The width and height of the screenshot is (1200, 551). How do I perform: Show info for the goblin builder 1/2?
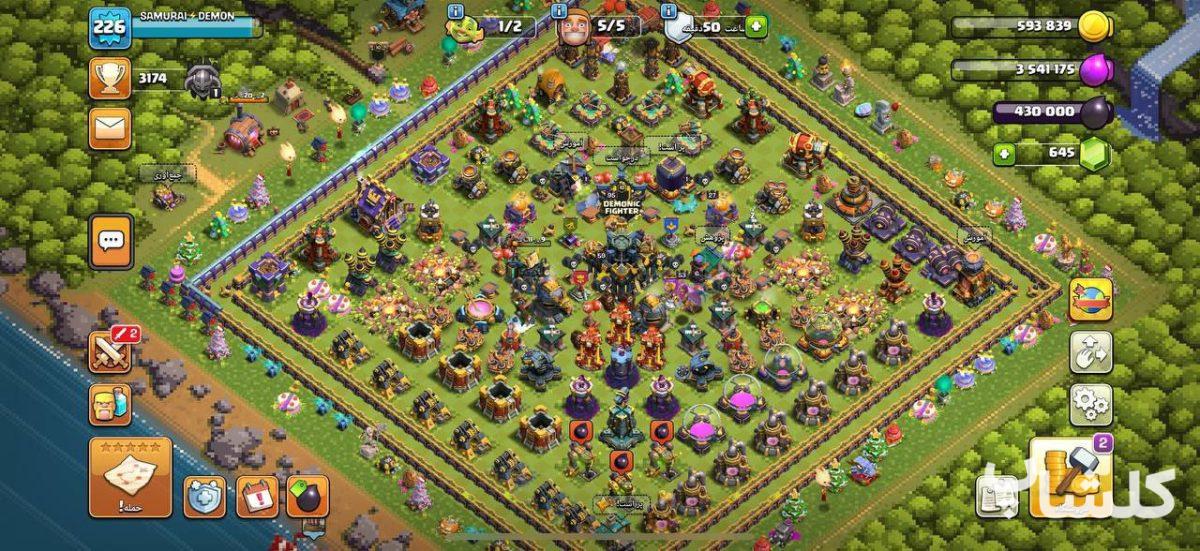(457, 11)
